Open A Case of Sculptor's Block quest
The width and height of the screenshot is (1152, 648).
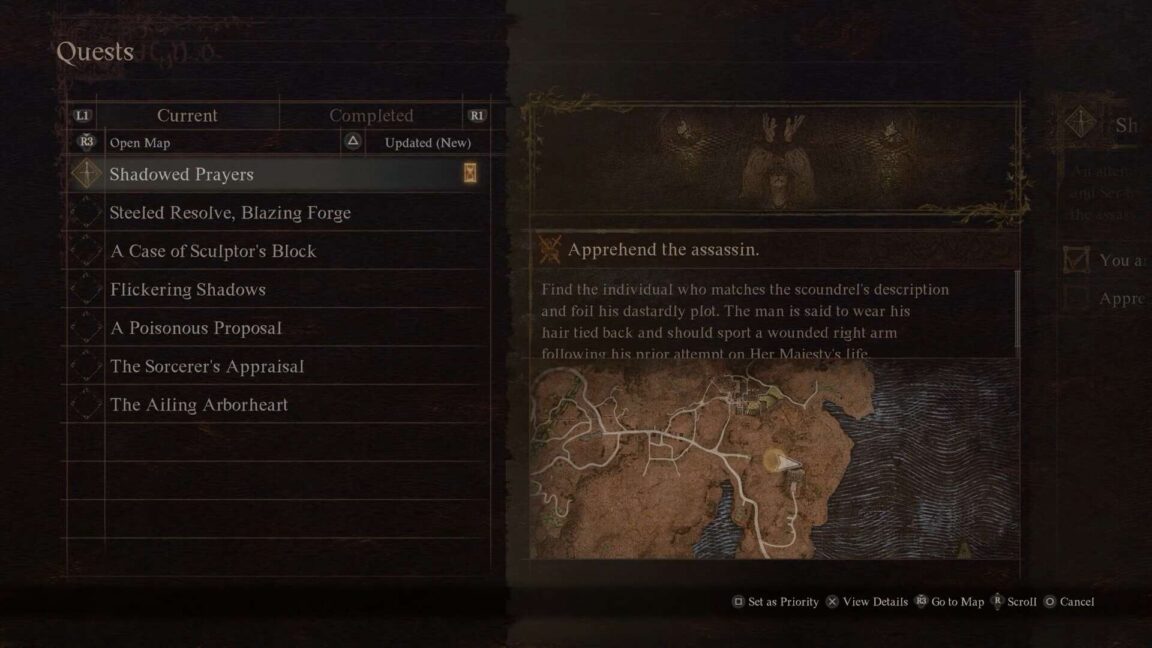pos(213,251)
